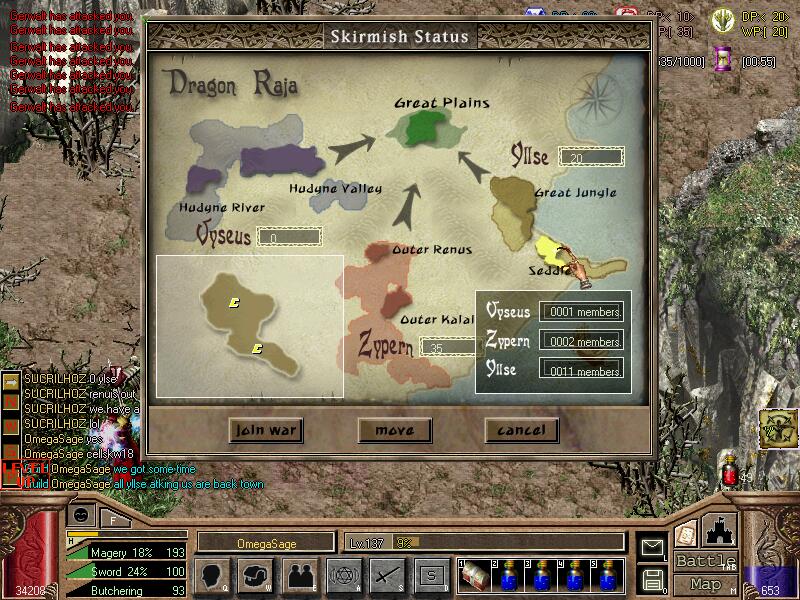The image size is (800, 600).
Task: Select the crossed sword combat icon
Action: point(386,575)
